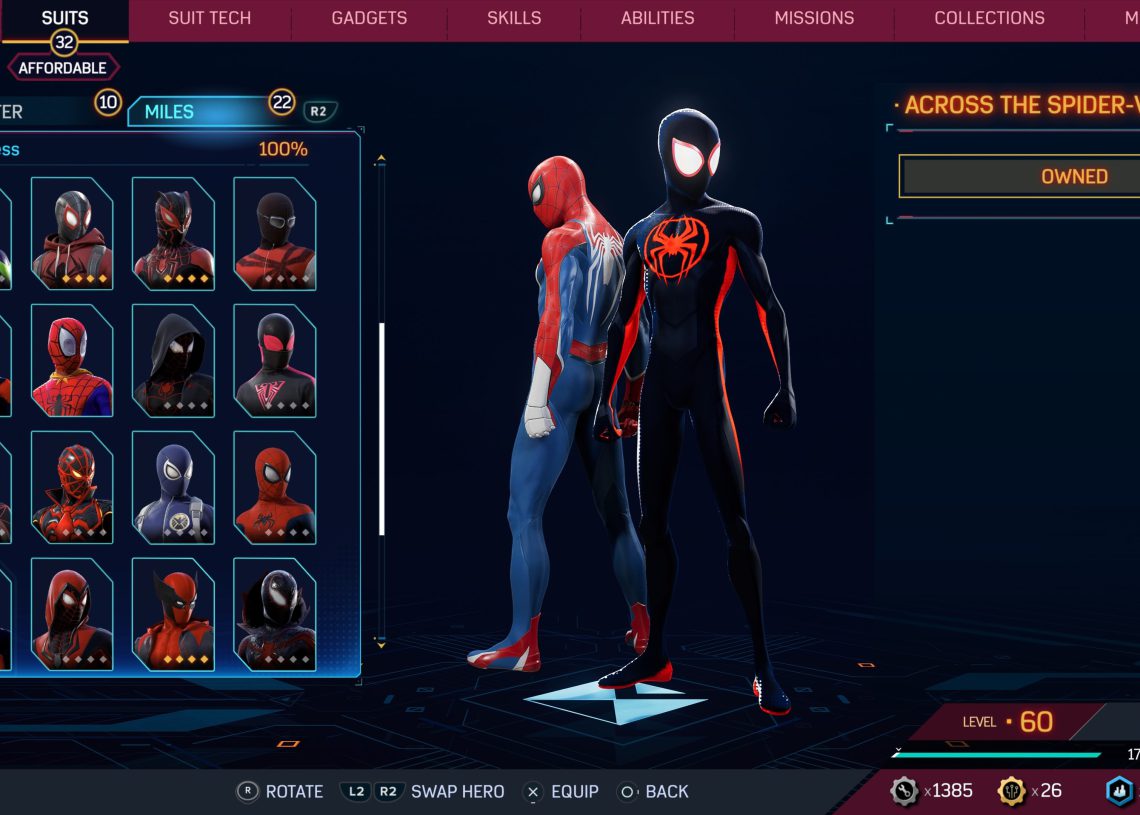This screenshot has width=1140, height=815.
Task: Click the Owned status button
Action: pos(1020,176)
